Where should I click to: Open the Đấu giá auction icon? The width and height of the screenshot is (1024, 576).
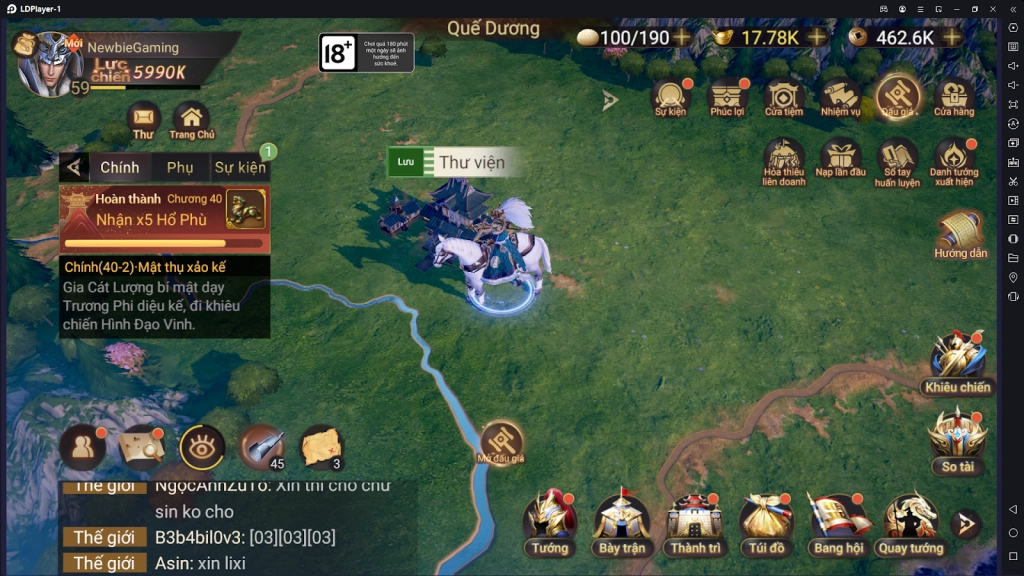[x=898, y=97]
